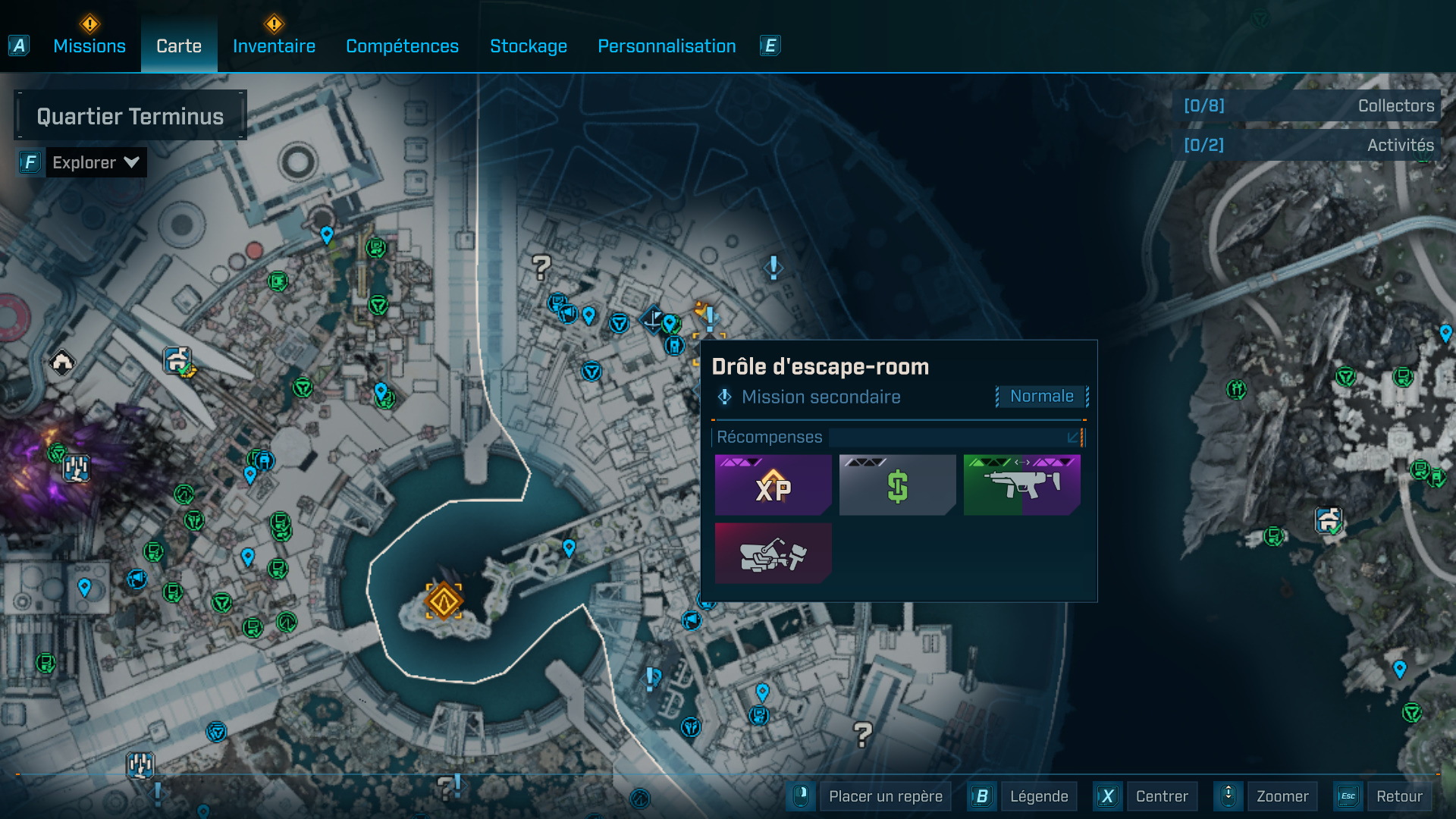Screen dimensions: 1456x819
Task: Select the house-shaped marker on the map
Action: [62, 362]
